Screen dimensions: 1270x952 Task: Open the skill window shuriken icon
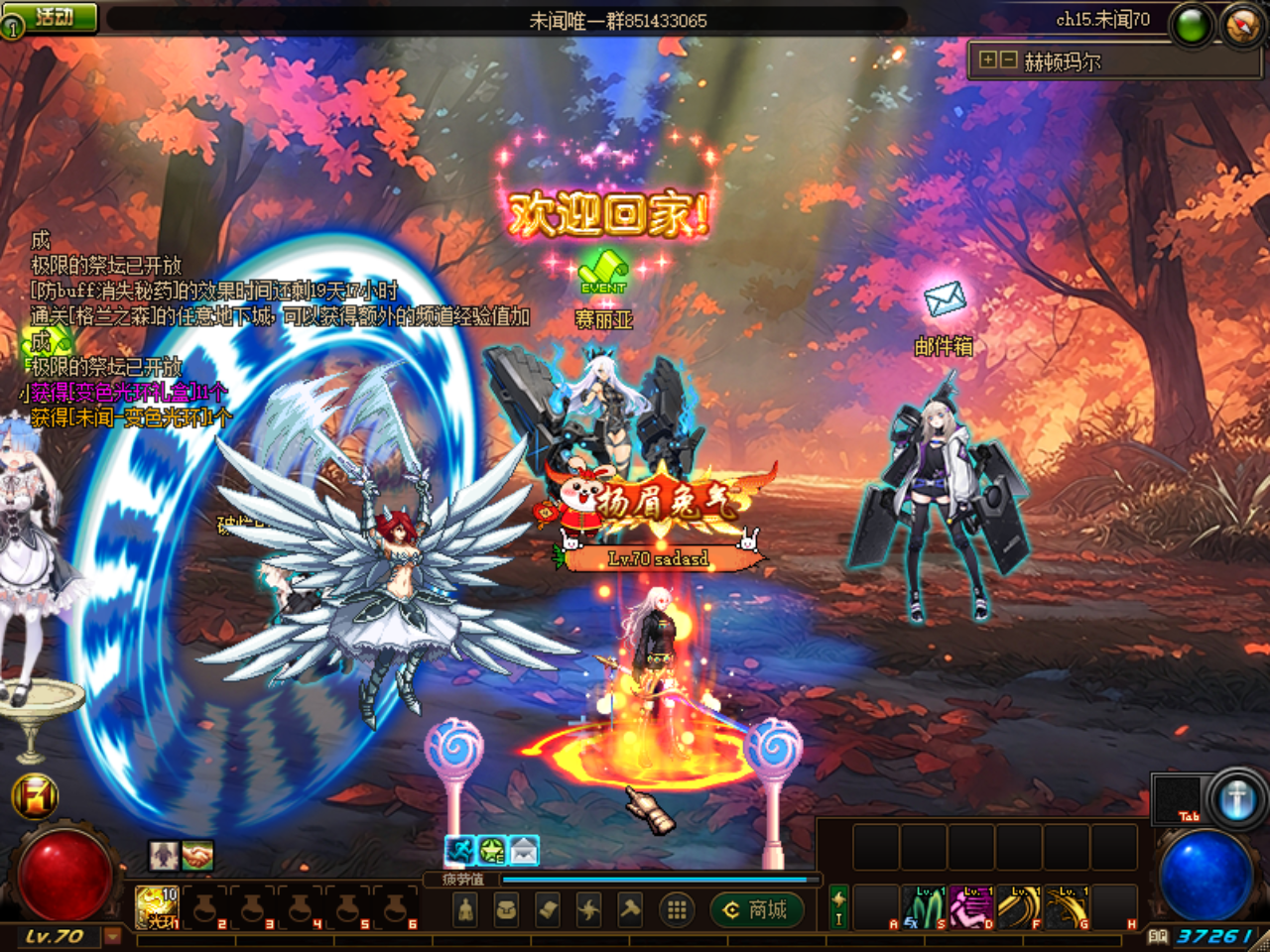[590, 908]
